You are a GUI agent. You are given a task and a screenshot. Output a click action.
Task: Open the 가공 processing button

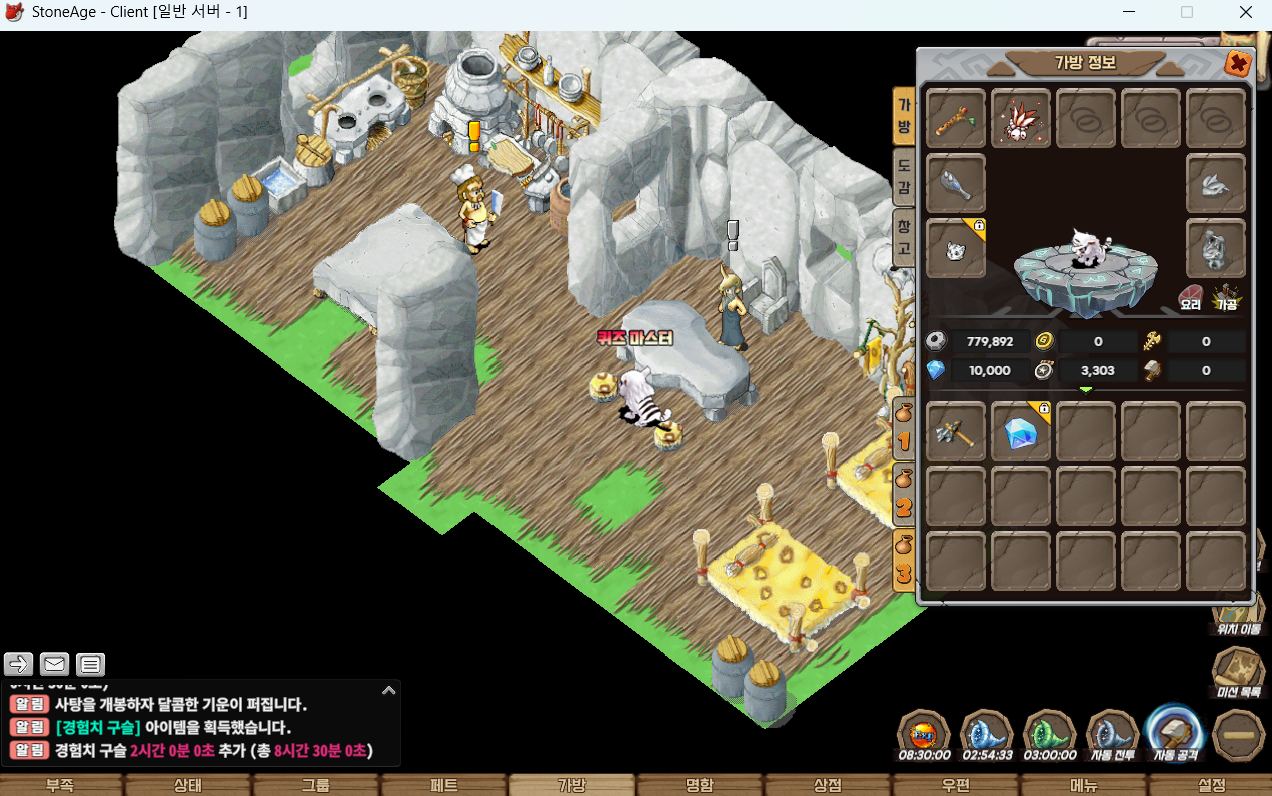point(1227,297)
